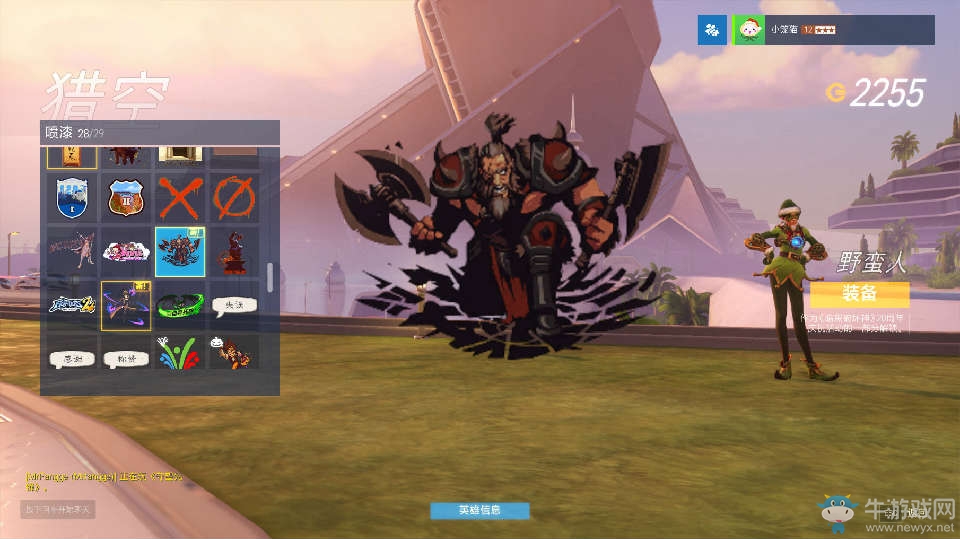960x539 pixels.
Task: Select the Heroes 2.0 logo spray
Action: pyautogui.click(x=72, y=305)
